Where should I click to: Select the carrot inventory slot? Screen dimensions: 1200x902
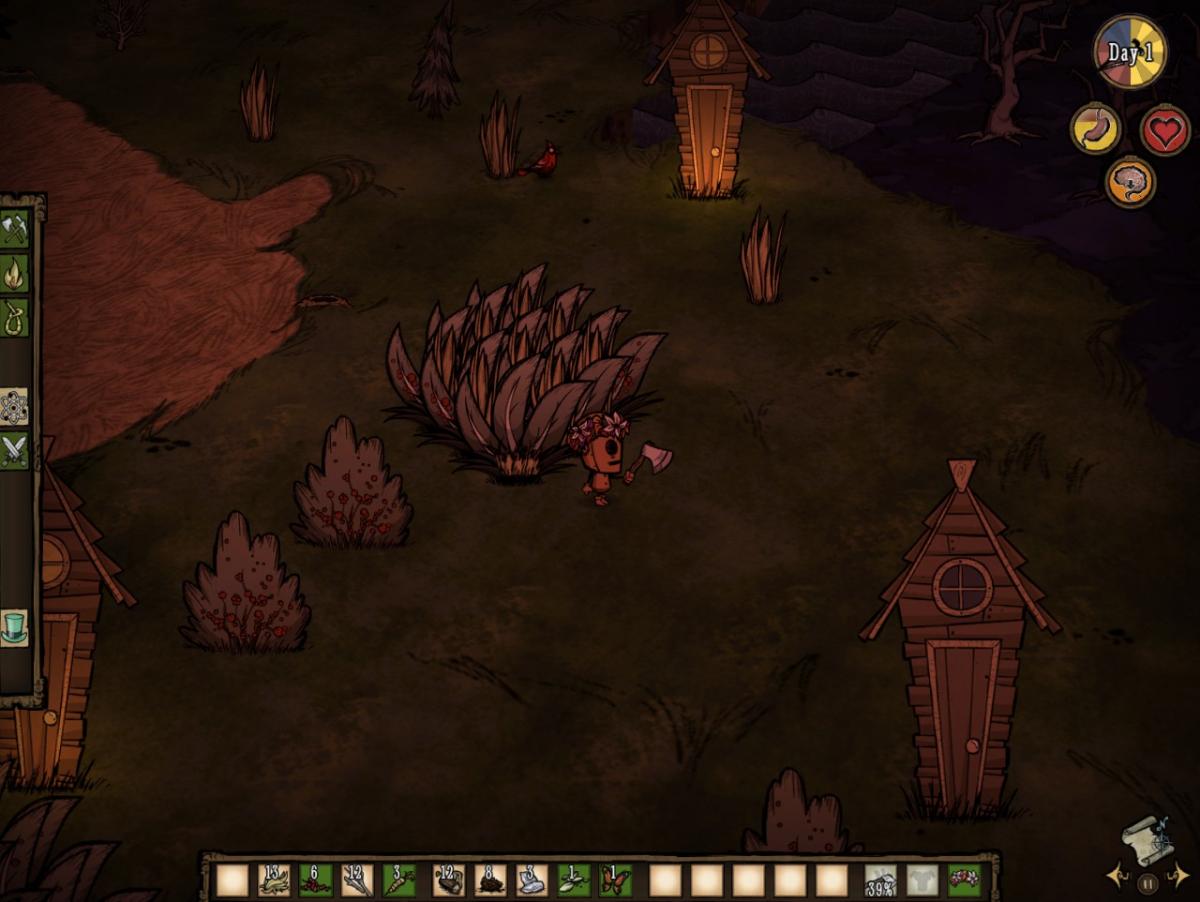(399, 880)
